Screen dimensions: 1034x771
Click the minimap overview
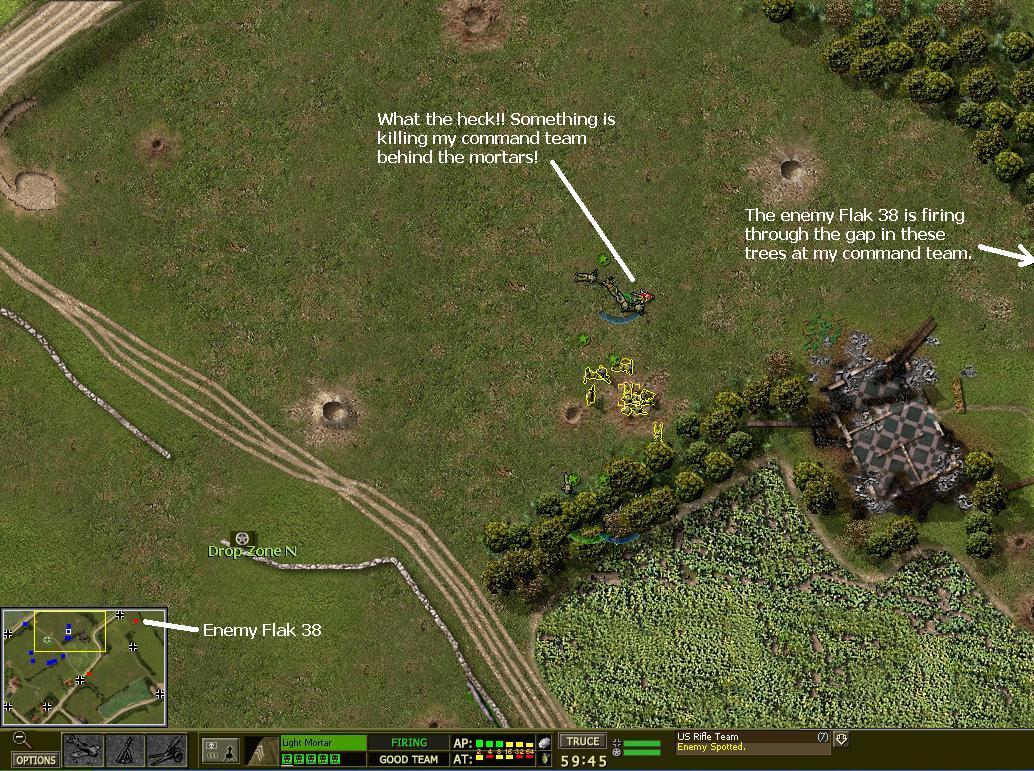coord(84,667)
